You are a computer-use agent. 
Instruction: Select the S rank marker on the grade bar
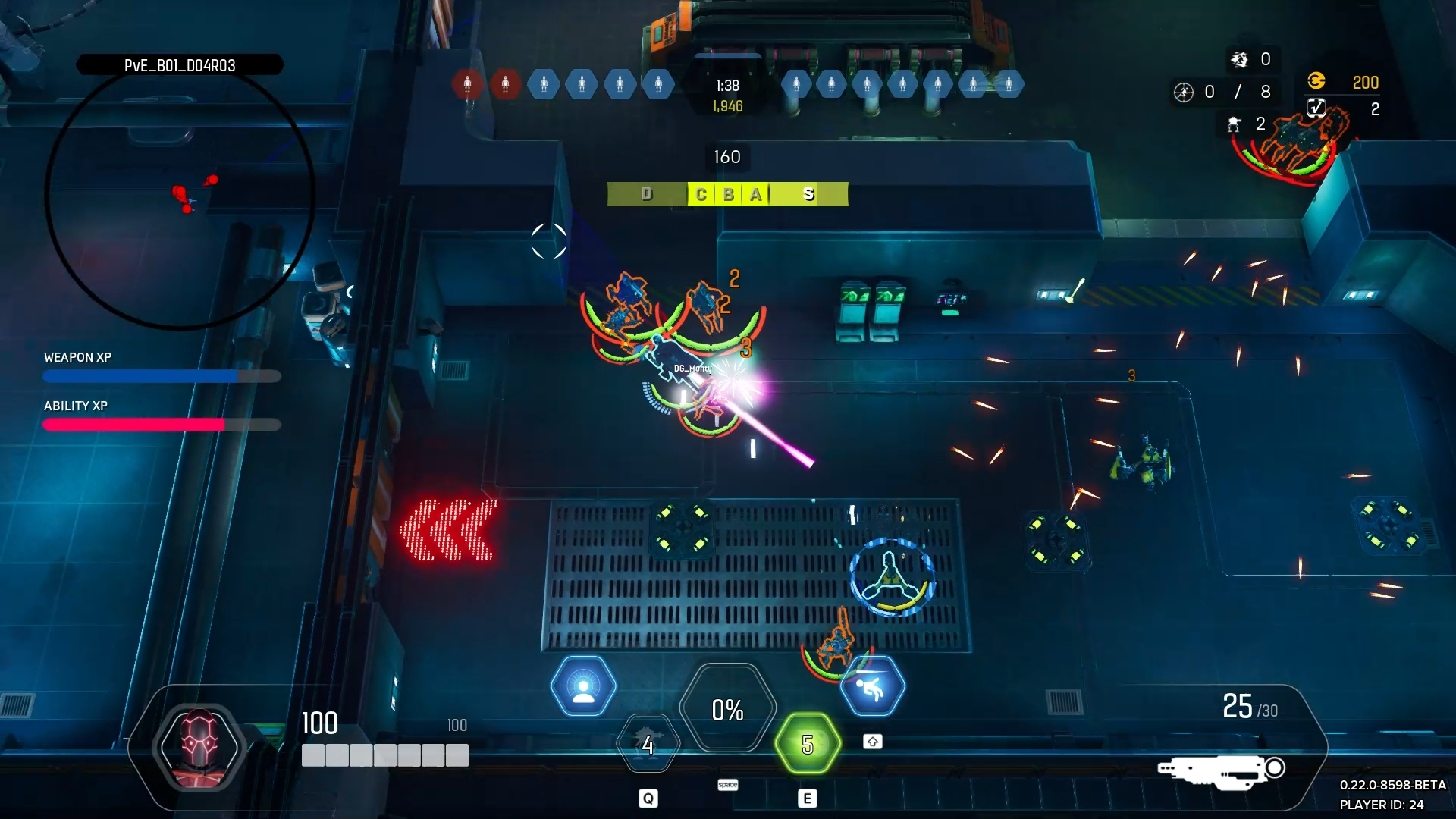pyautogui.click(x=808, y=194)
